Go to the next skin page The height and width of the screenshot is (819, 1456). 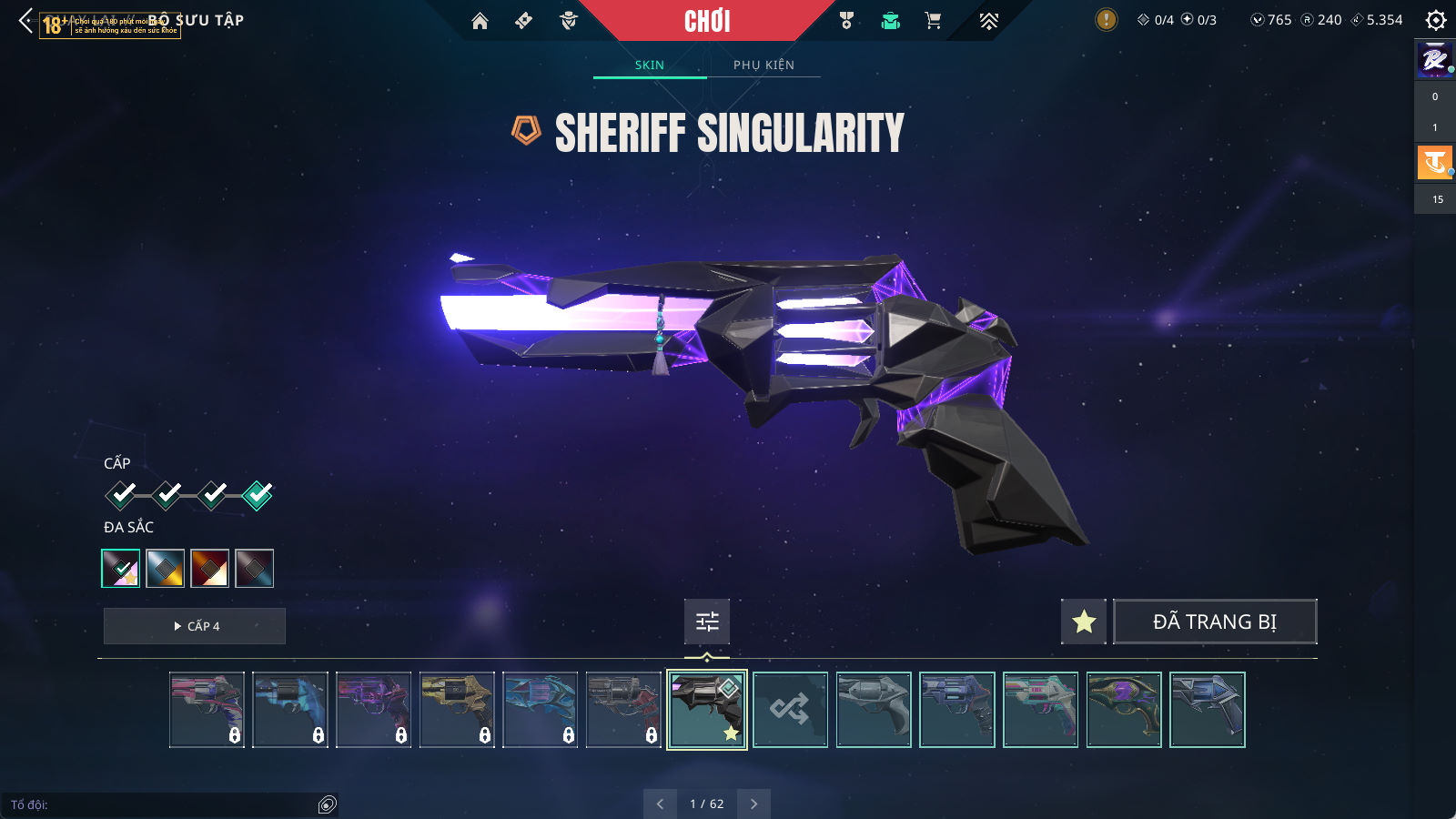tap(753, 804)
